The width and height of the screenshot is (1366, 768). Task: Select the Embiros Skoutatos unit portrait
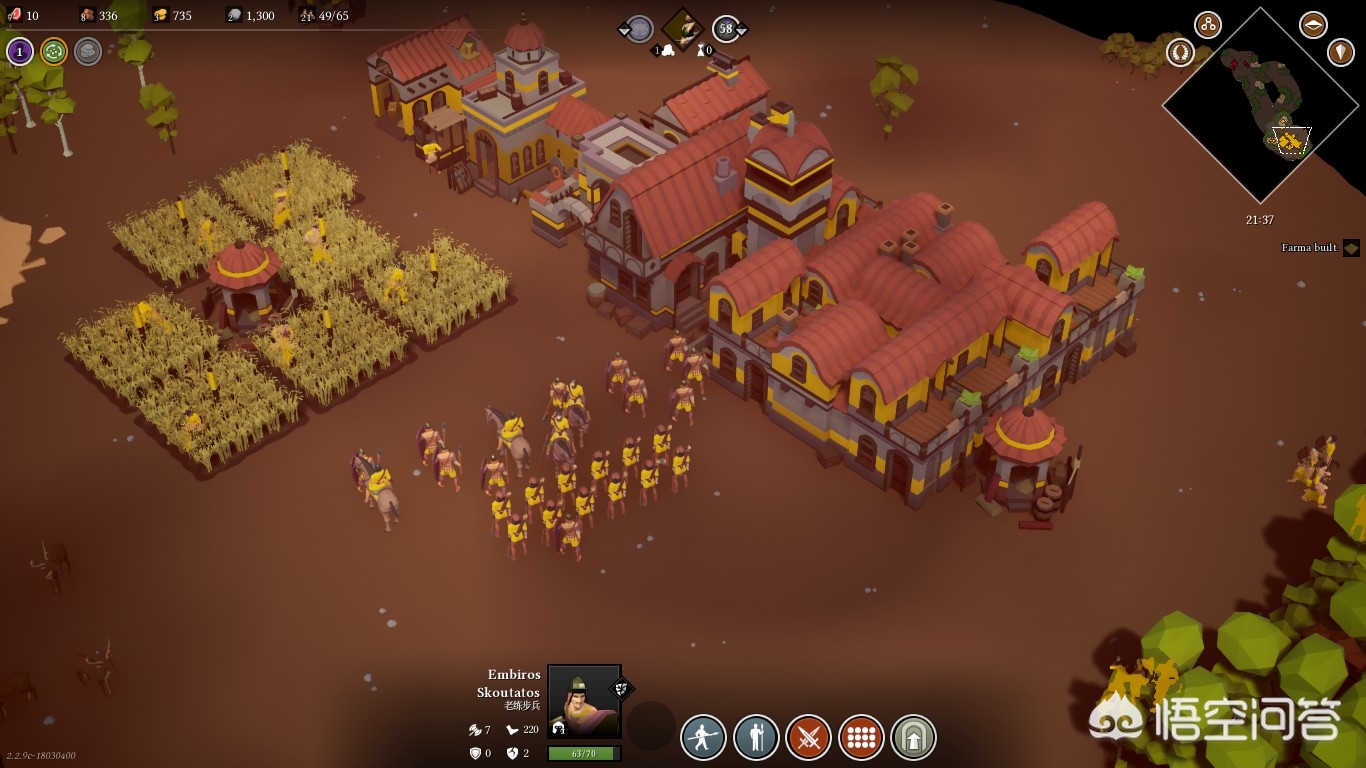coord(584,701)
